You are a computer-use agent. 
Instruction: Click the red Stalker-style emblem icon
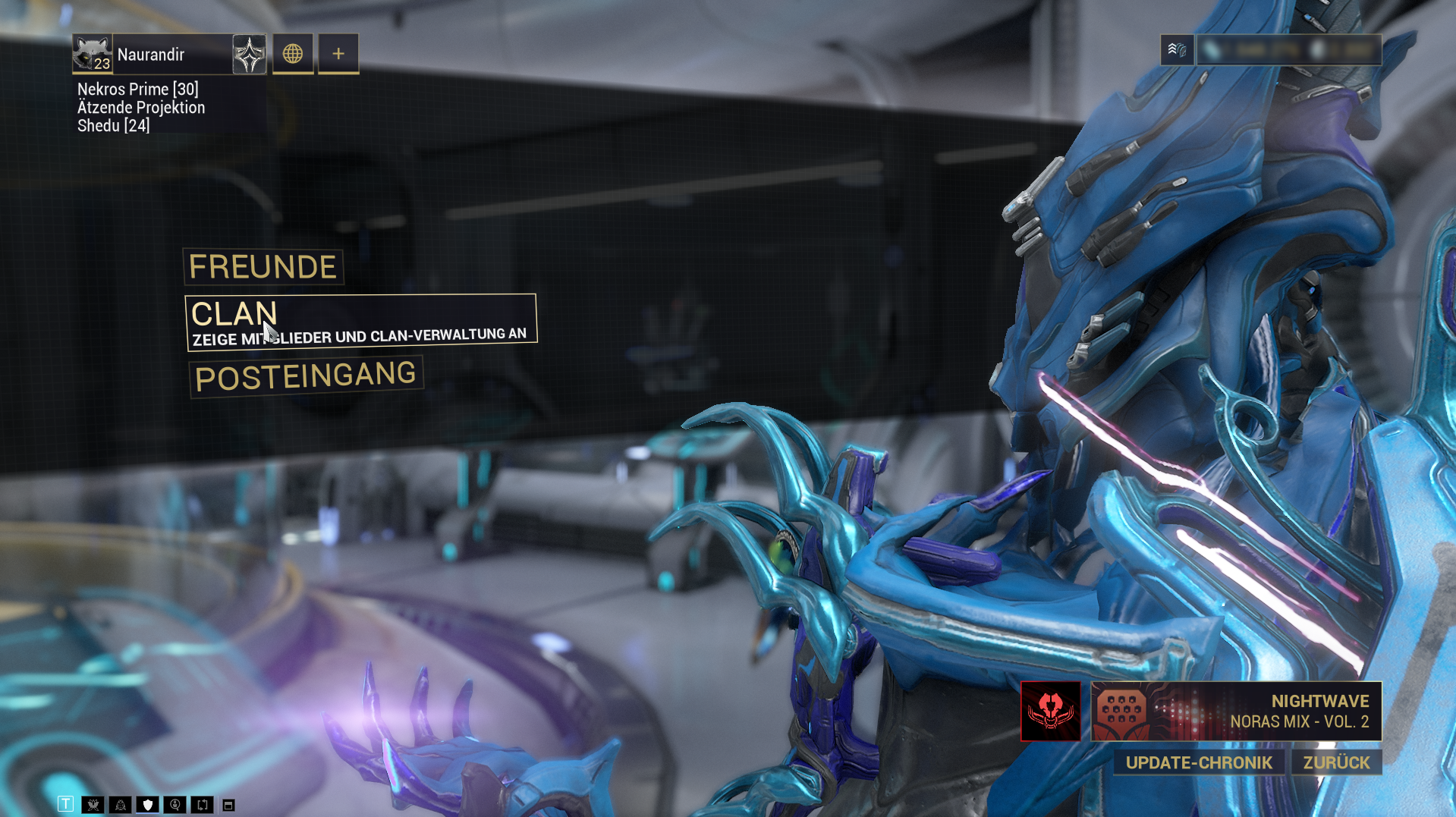point(1051,711)
